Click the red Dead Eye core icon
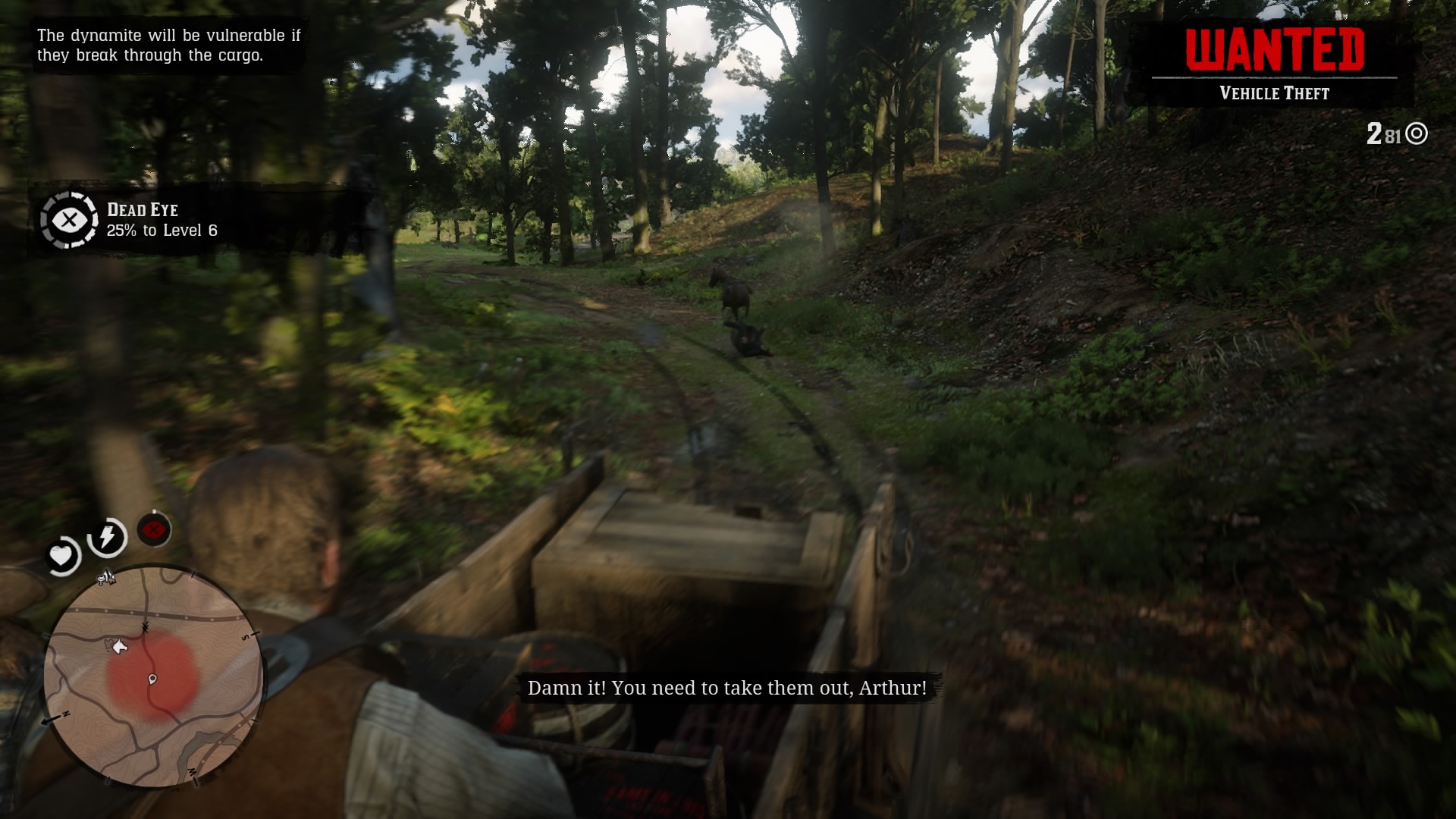The width and height of the screenshot is (1456, 819). 154,528
